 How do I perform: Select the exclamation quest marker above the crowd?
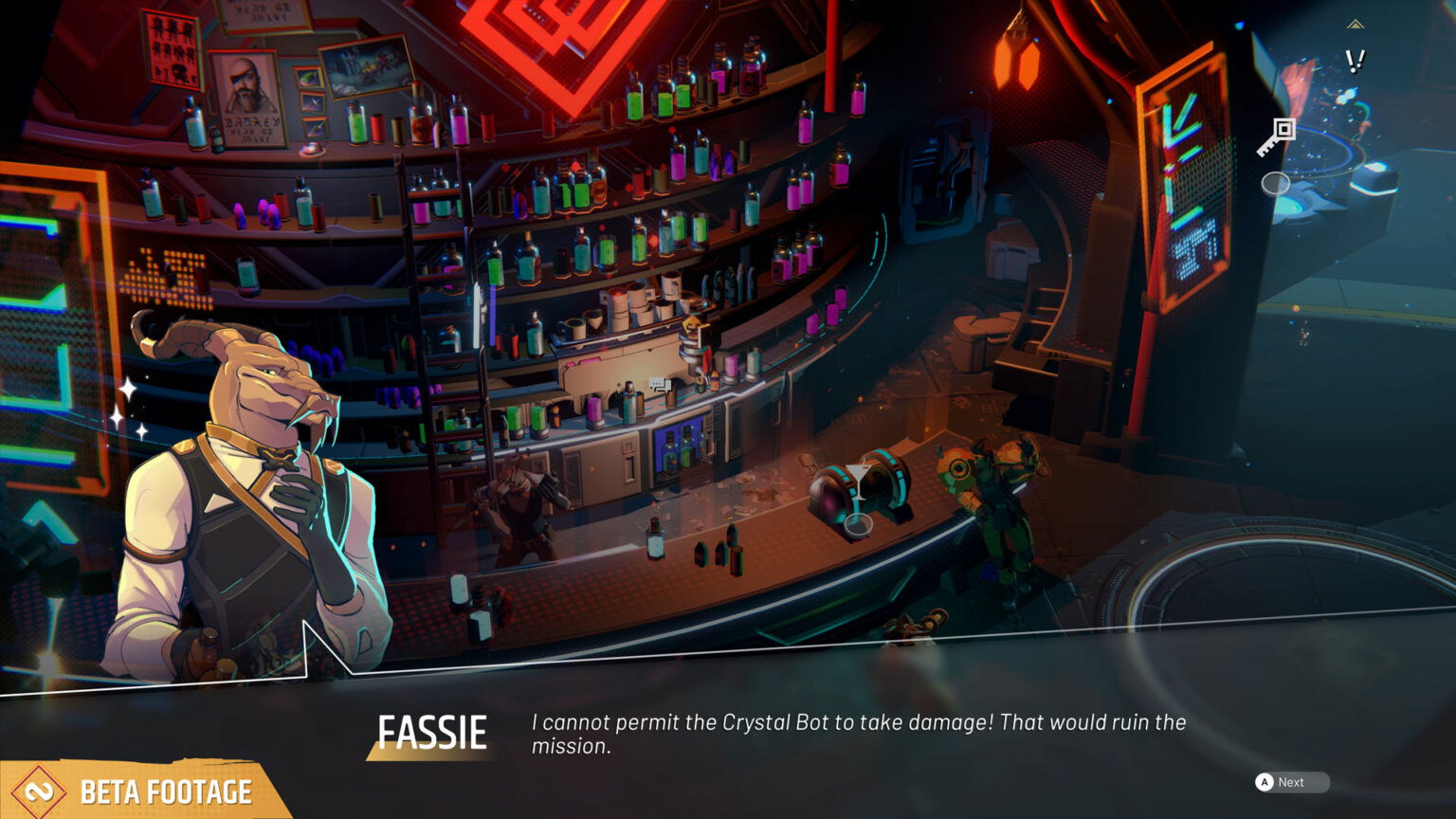click(1355, 62)
